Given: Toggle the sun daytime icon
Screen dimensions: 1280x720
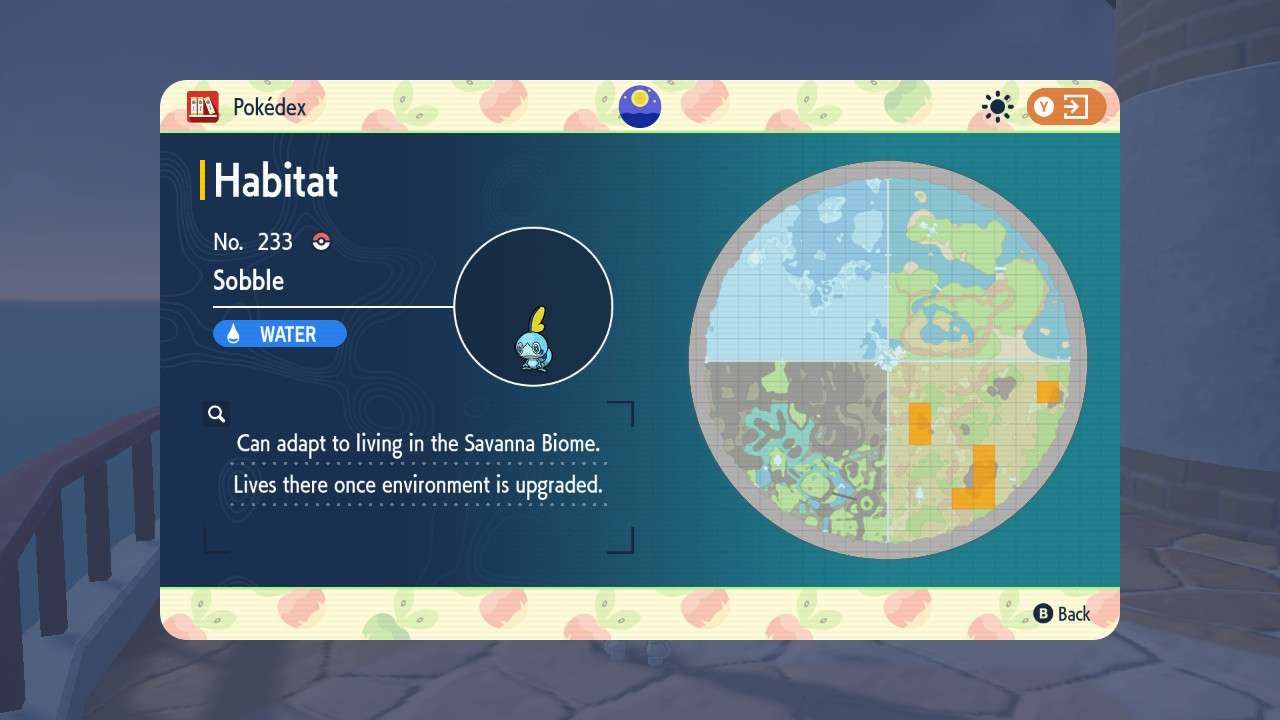Looking at the screenshot, I should click(997, 107).
